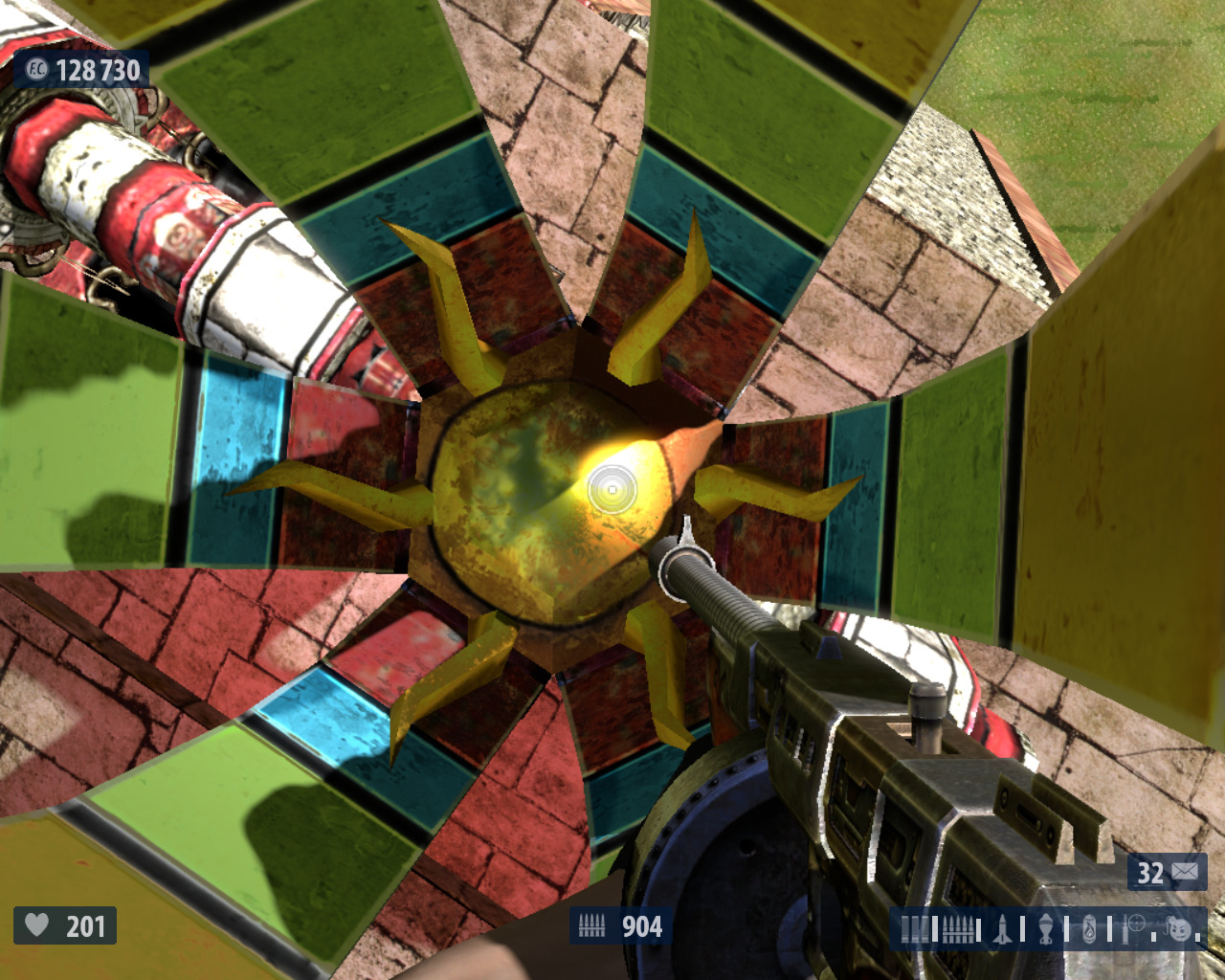Open the unread messages envelope icon
Screen dimensions: 1225x980
1184,872
